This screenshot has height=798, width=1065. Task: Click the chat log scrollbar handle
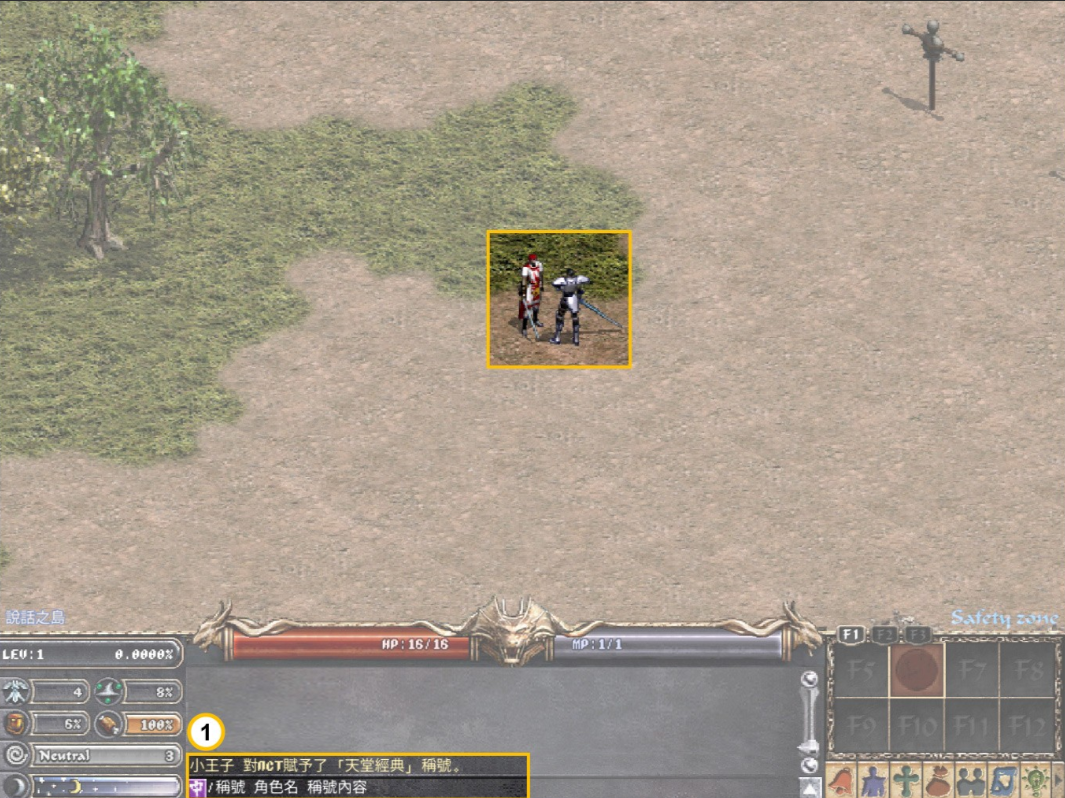coord(810,746)
